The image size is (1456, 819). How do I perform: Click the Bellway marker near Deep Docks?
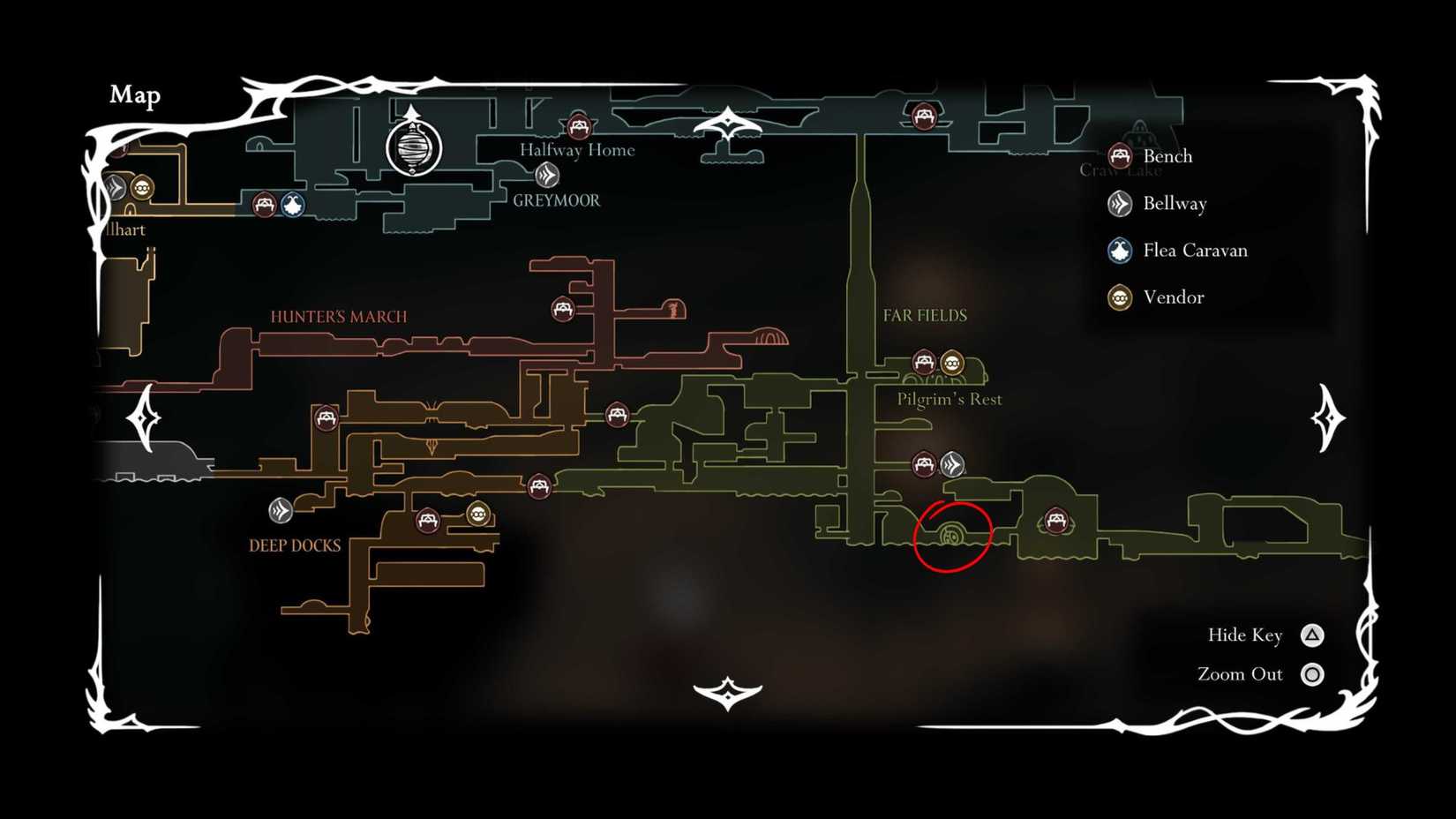tap(281, 509)
